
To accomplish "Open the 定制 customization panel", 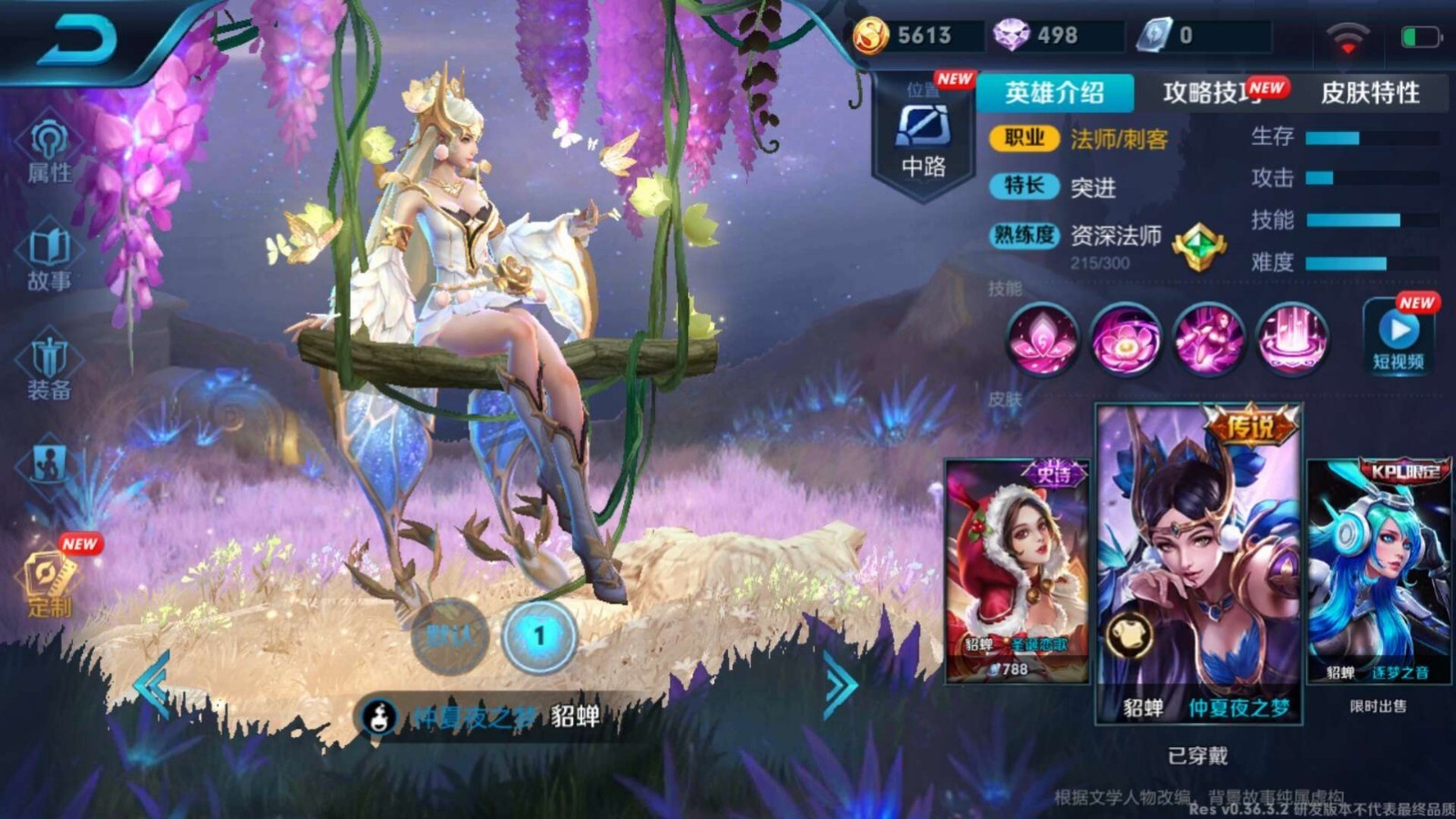I will click(47, 575).
